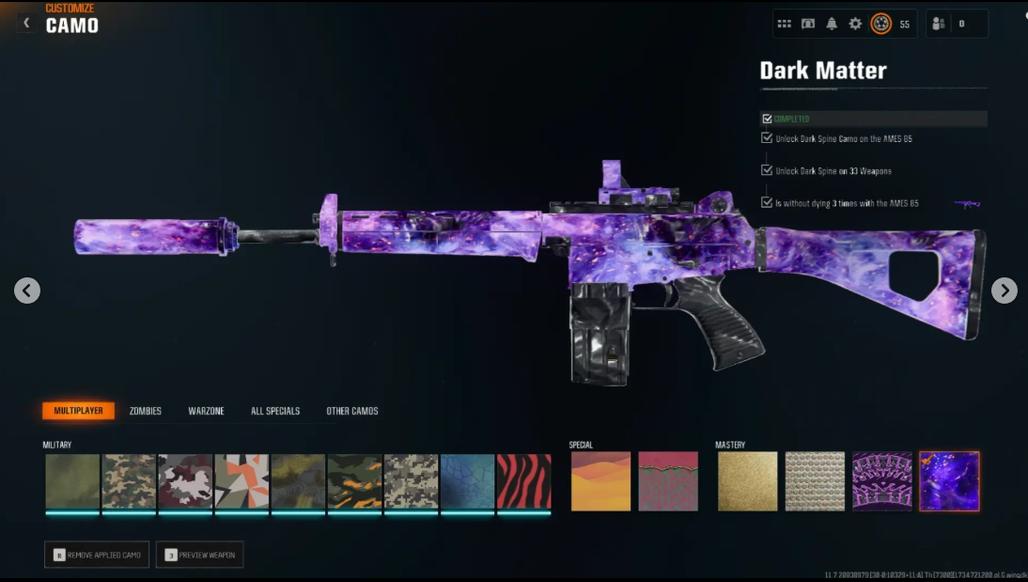Select the blue cracked scale camo
Viewport: 1028px width, 582px height.
[x=468, y=482]
